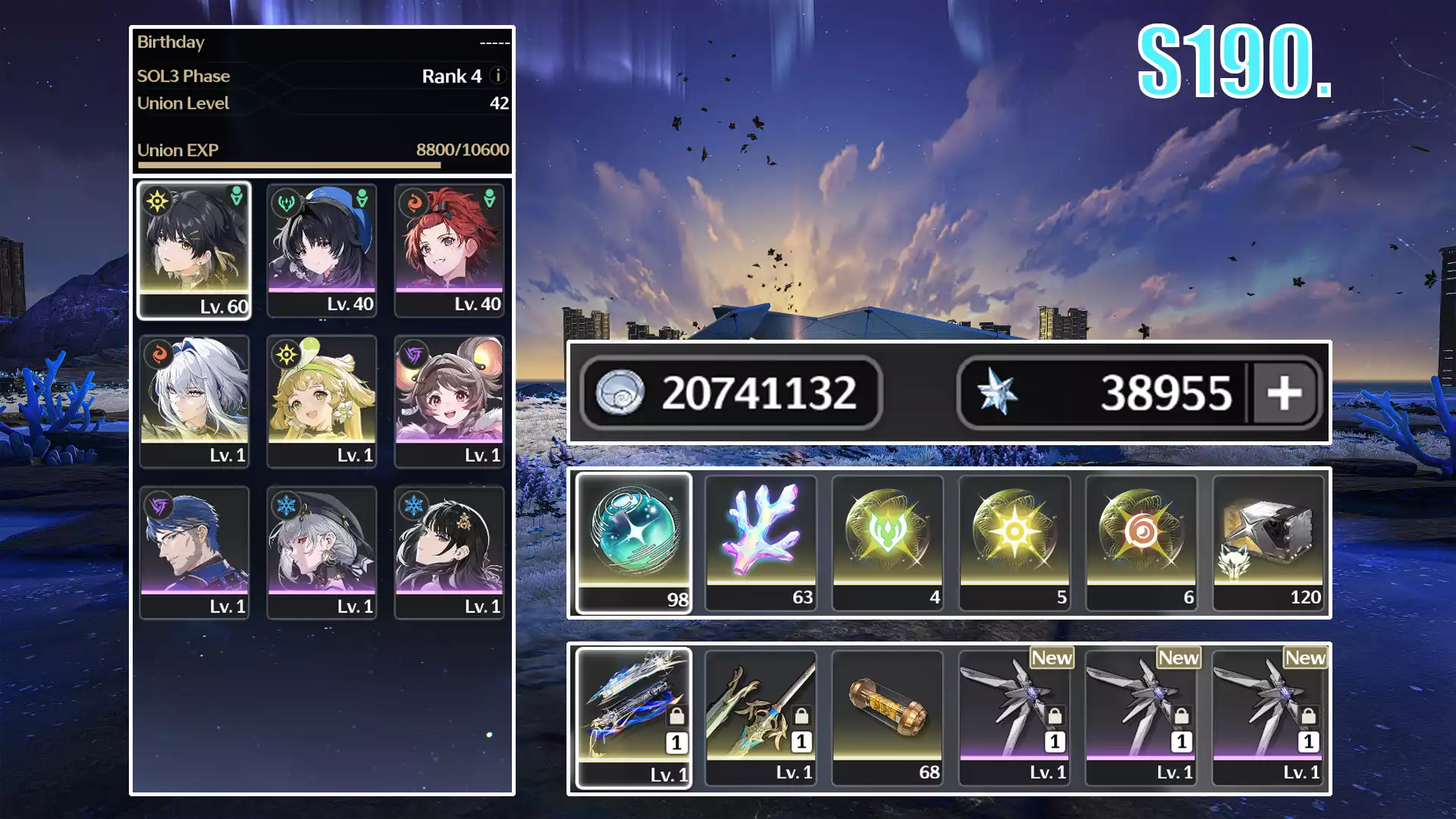The height and width of the screenshot is (819, 1456).
Task: Pick the white-haired fusion character portrait
Action: [x=194, y=401]
